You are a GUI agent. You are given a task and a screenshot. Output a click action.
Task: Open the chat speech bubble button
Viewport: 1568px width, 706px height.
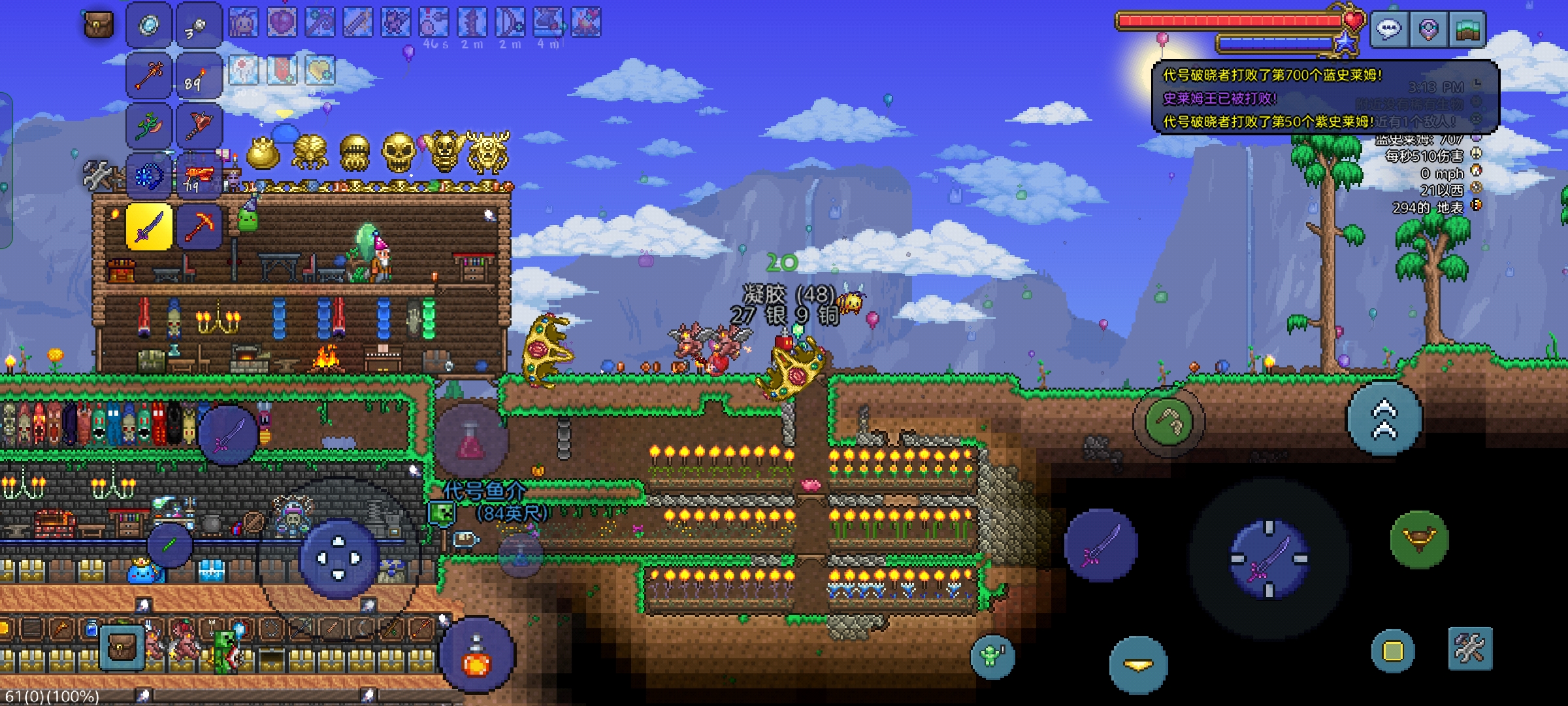(x=1389, y=29)
